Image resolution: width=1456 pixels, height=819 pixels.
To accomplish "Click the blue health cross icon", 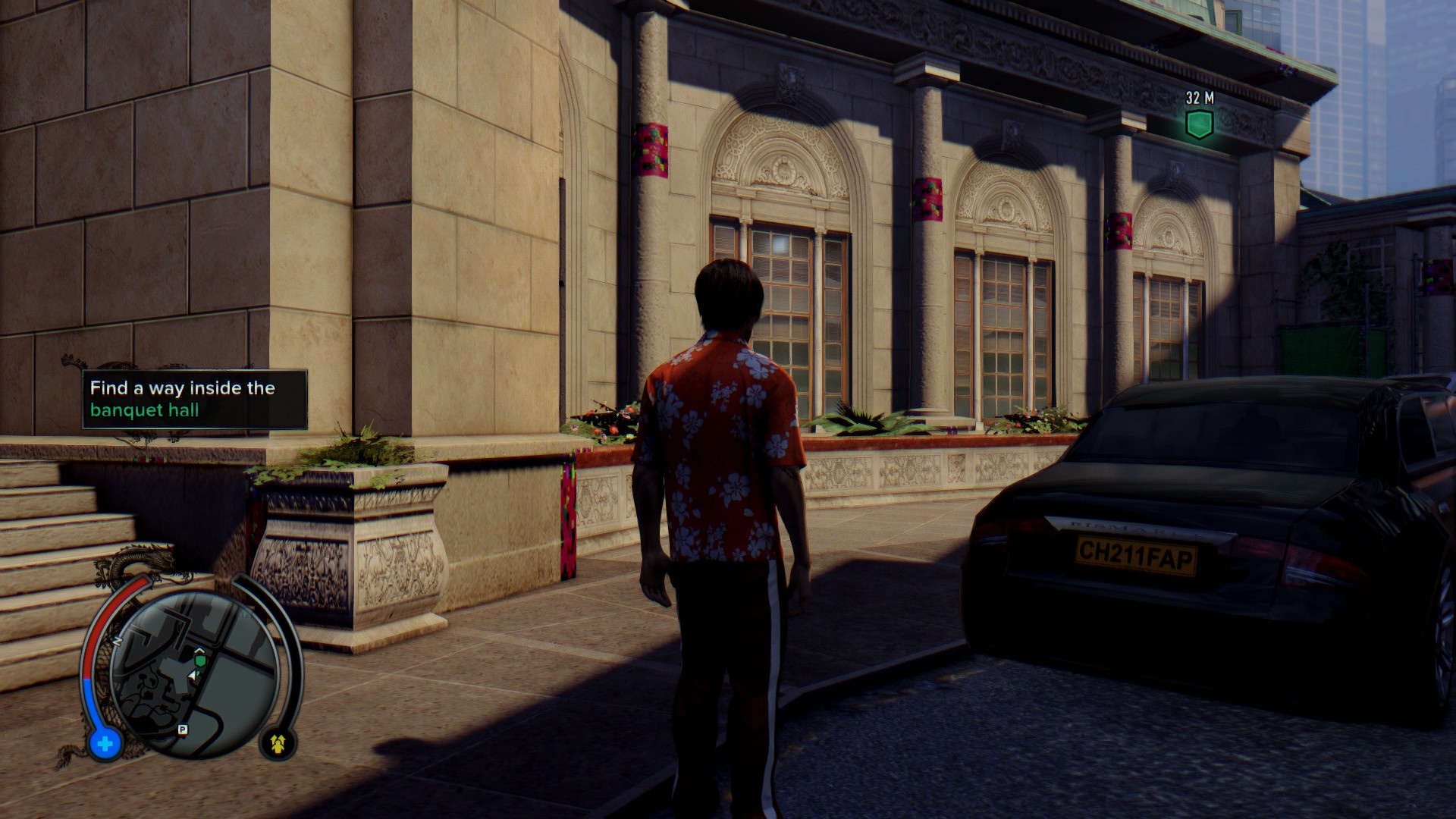I will point(105,743).
